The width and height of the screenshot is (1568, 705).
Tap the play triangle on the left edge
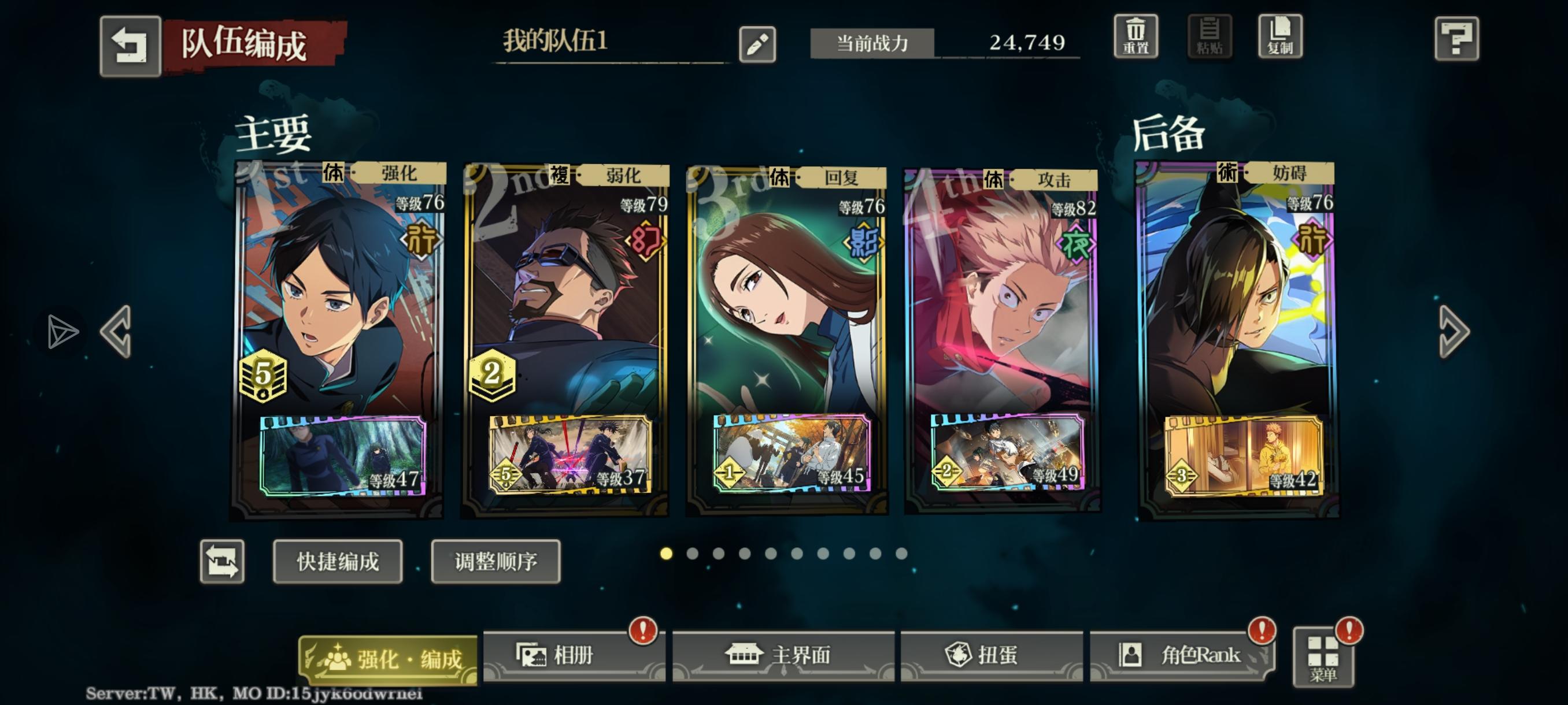pyautogui.click(x=62, y=332)
